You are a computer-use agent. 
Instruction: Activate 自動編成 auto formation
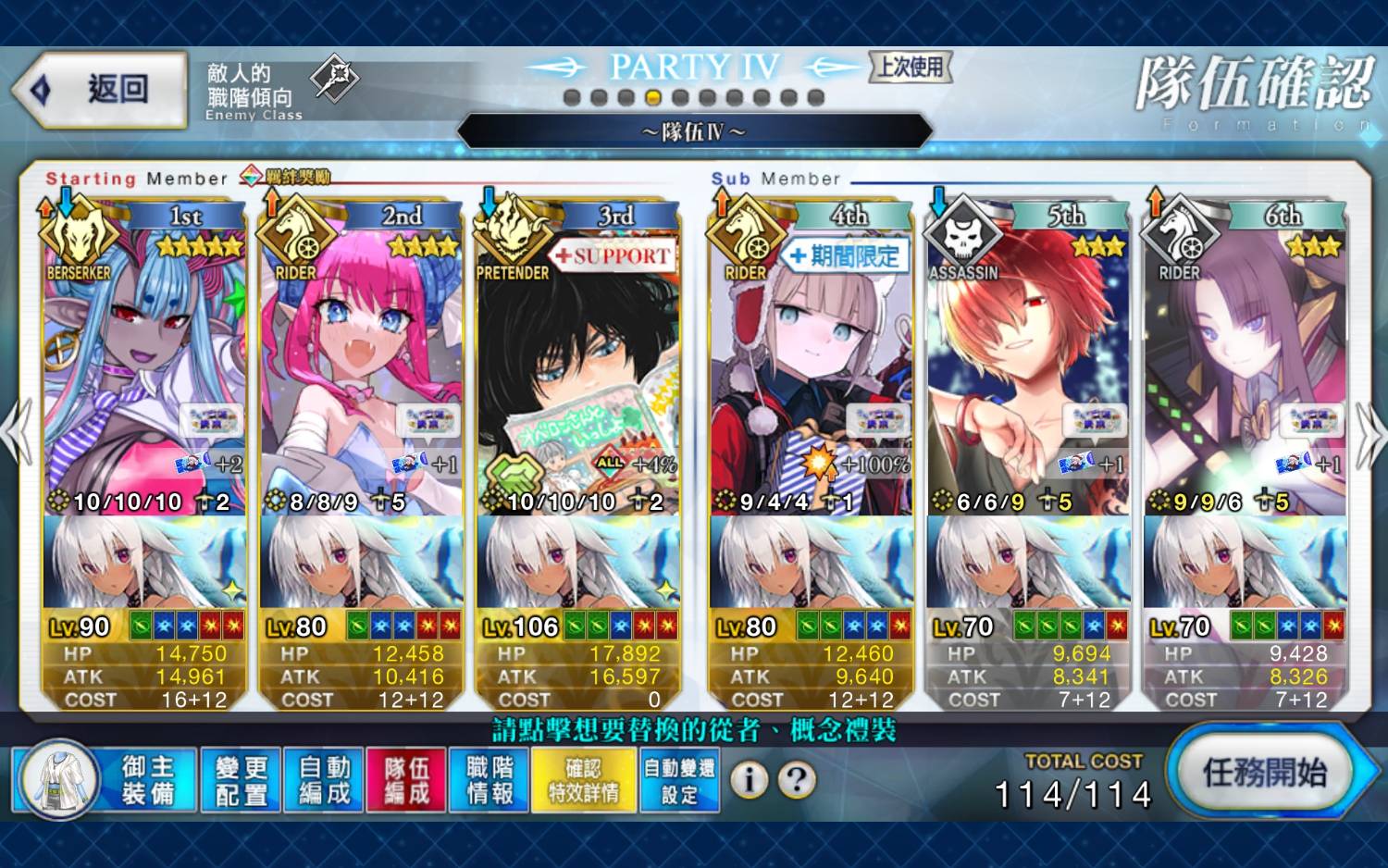pos(324,780)
